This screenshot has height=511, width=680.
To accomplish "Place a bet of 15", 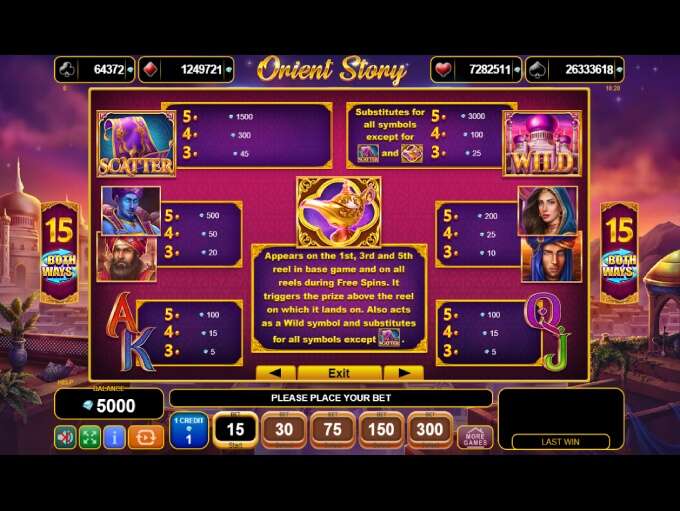I will [236, 431].
